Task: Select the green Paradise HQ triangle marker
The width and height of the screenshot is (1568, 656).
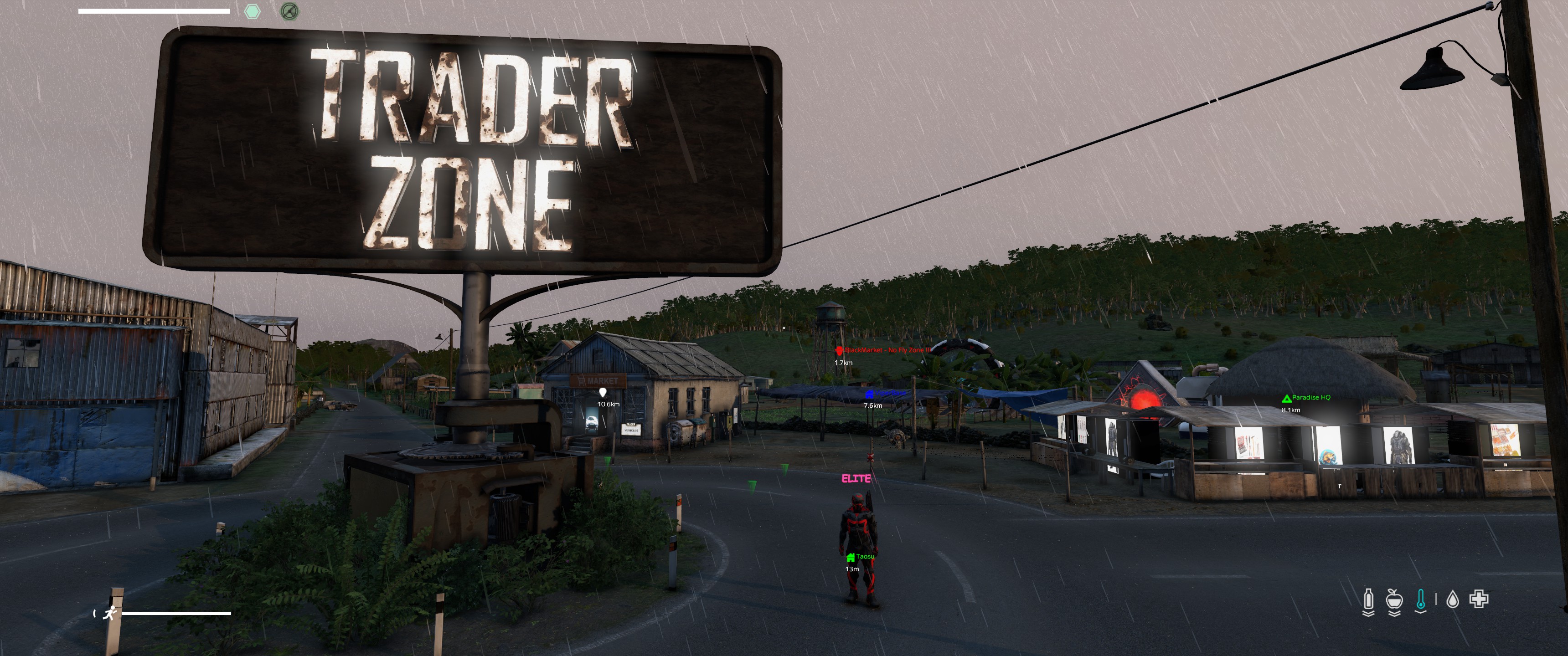Action: click(x=1286, y=399)
